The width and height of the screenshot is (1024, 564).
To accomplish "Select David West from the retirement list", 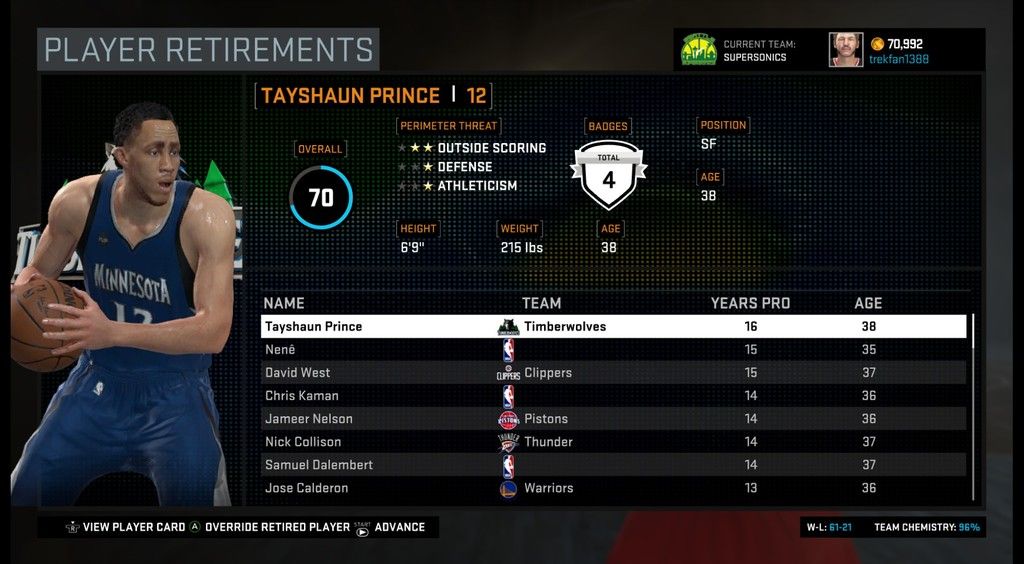I will pos(612,373).
